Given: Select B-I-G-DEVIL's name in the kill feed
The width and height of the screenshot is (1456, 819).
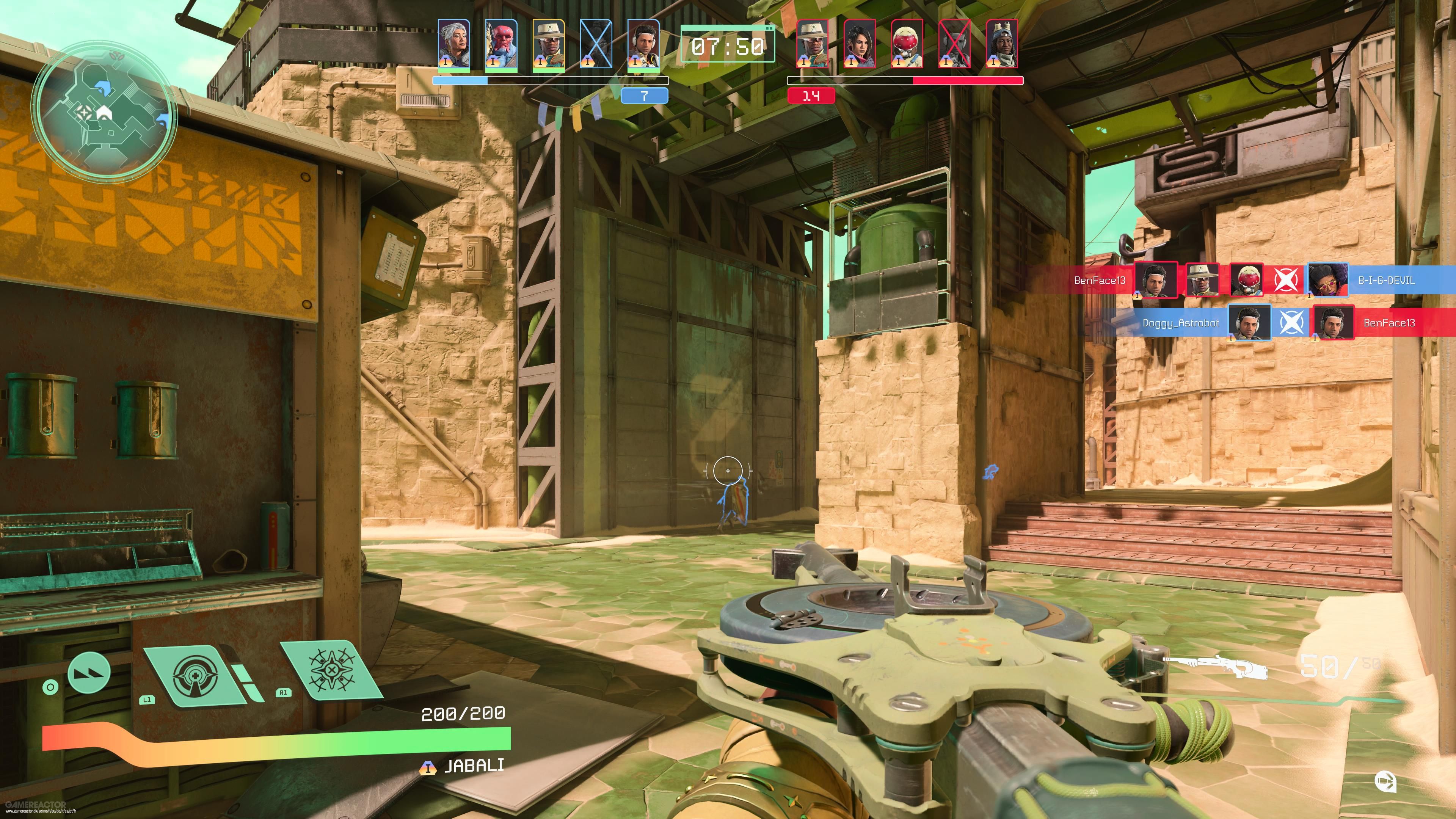Looking at the screenshot, I should 1386,280.
